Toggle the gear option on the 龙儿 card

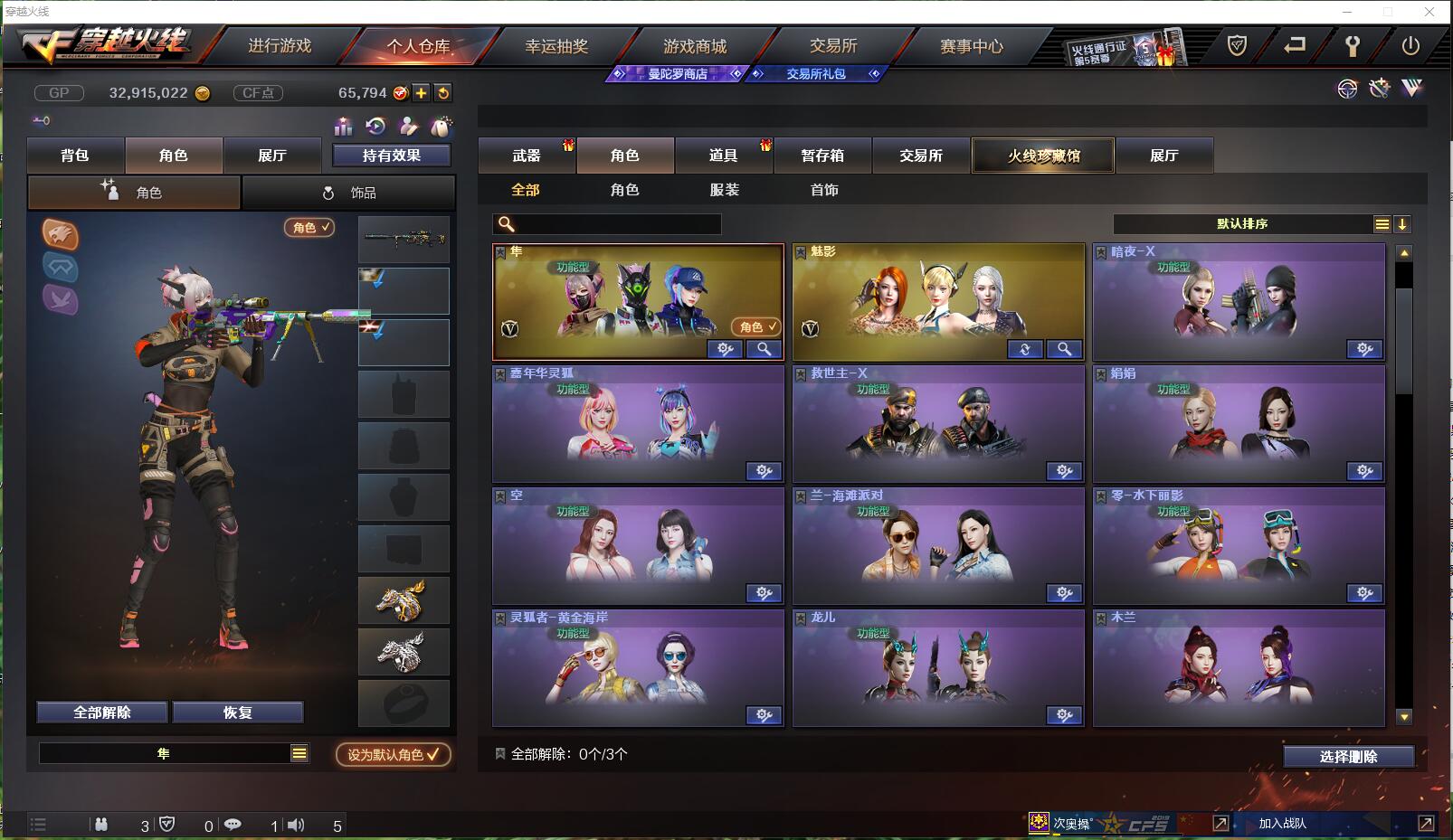[1064, 714]
